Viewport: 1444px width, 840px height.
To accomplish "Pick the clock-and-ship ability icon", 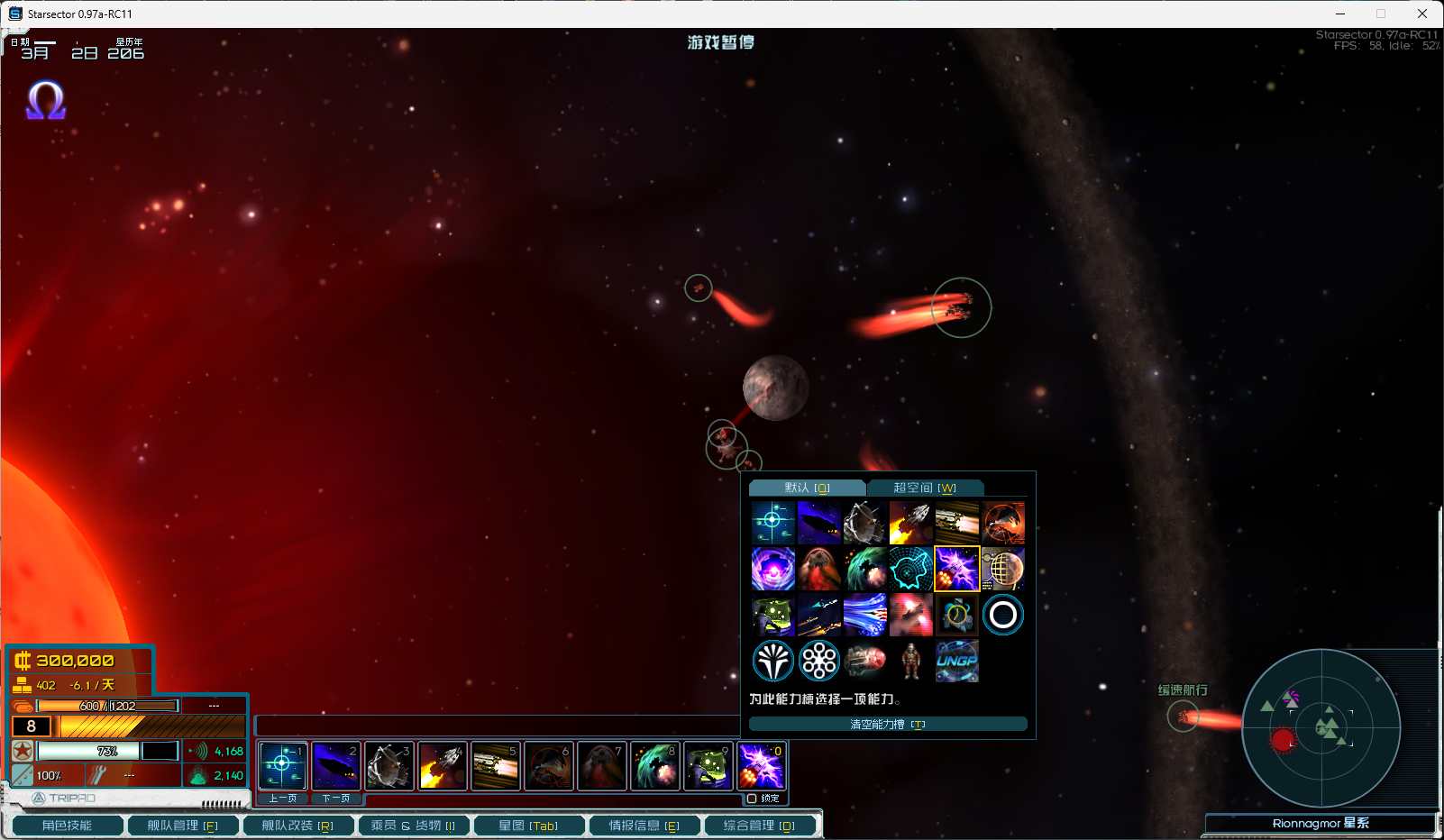I will [956, 615].
